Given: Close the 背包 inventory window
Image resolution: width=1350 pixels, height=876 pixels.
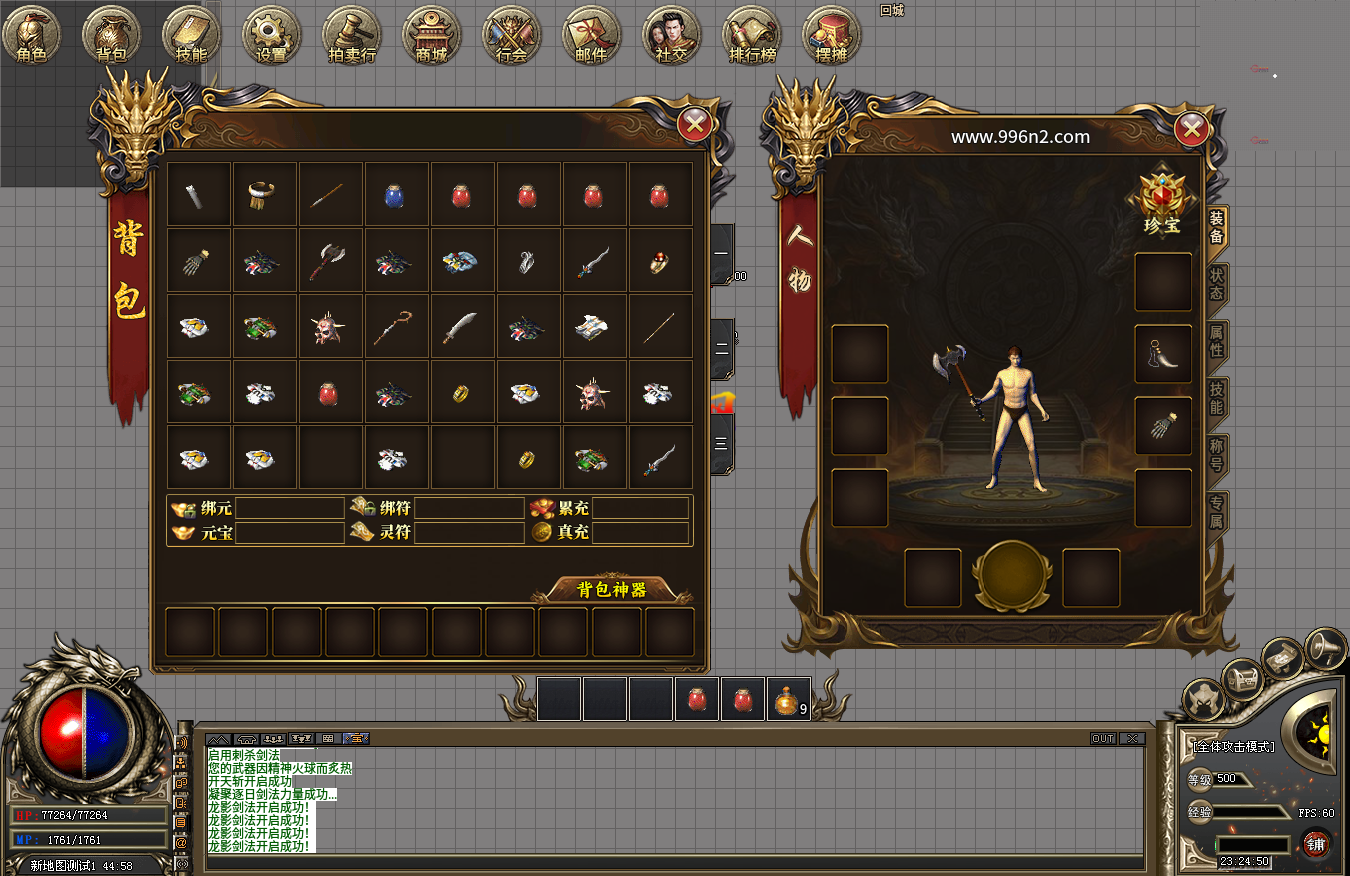Looking at the screenshot, I should point(695,124).
